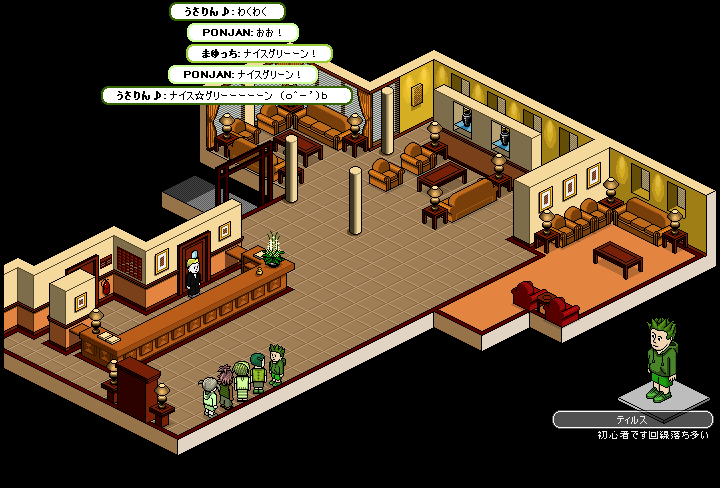
Task: Click うさりん's ナイス☆グリーン chat bubble
Action: (227, 95)
